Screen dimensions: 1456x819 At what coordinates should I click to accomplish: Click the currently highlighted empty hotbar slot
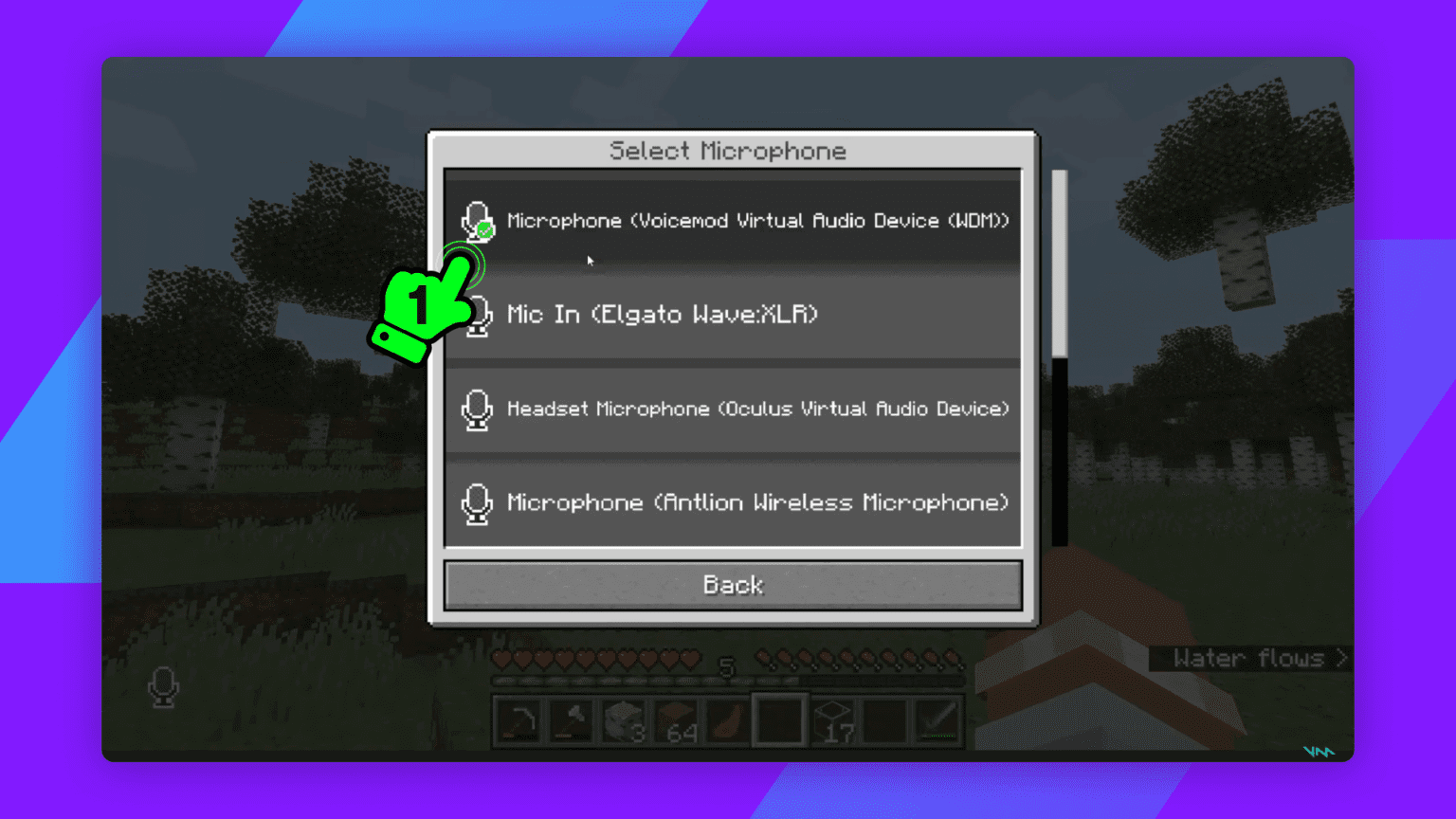pos(779,720)
